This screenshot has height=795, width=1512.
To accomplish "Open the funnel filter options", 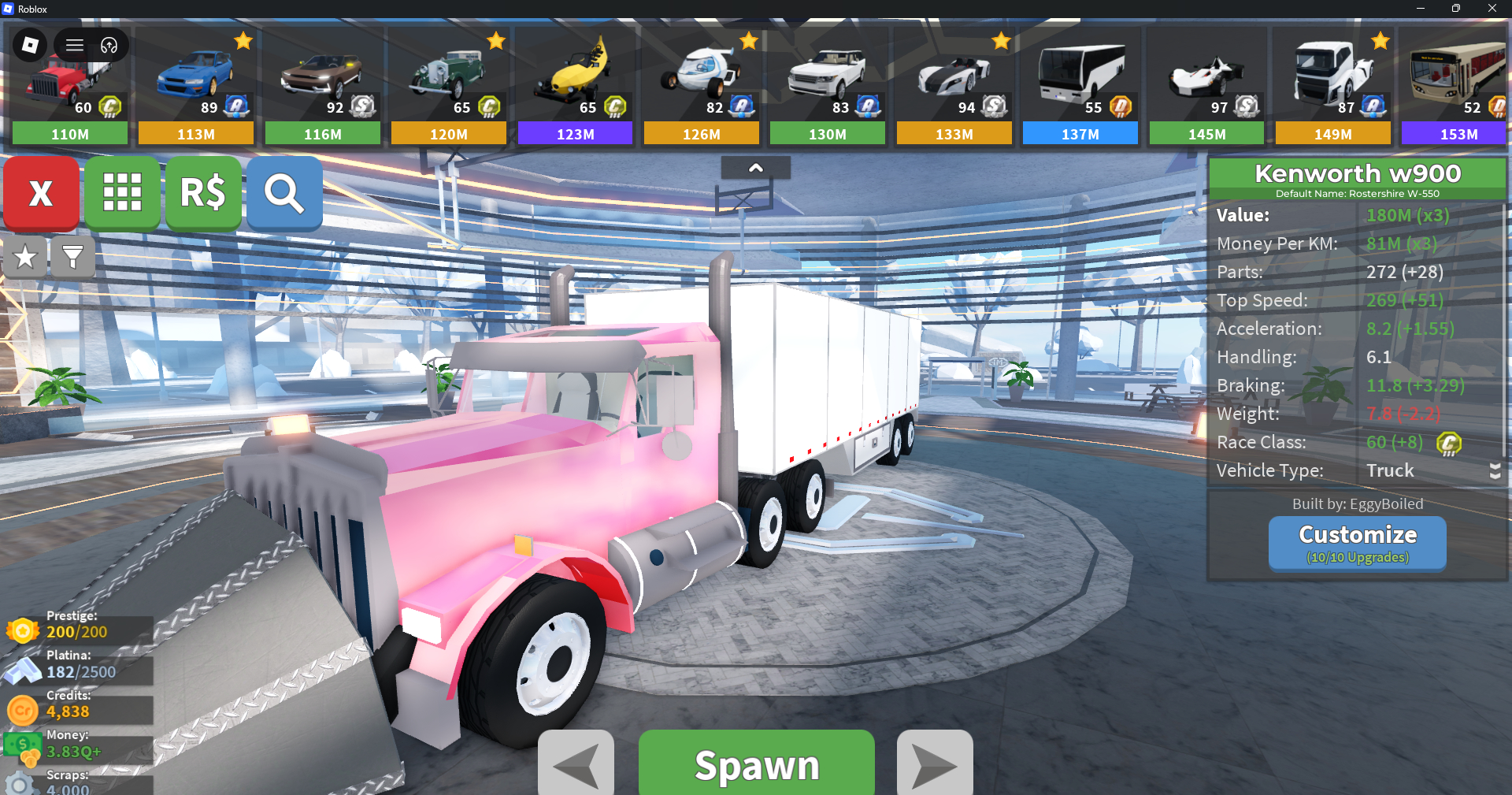I will [x=72, y=257].
